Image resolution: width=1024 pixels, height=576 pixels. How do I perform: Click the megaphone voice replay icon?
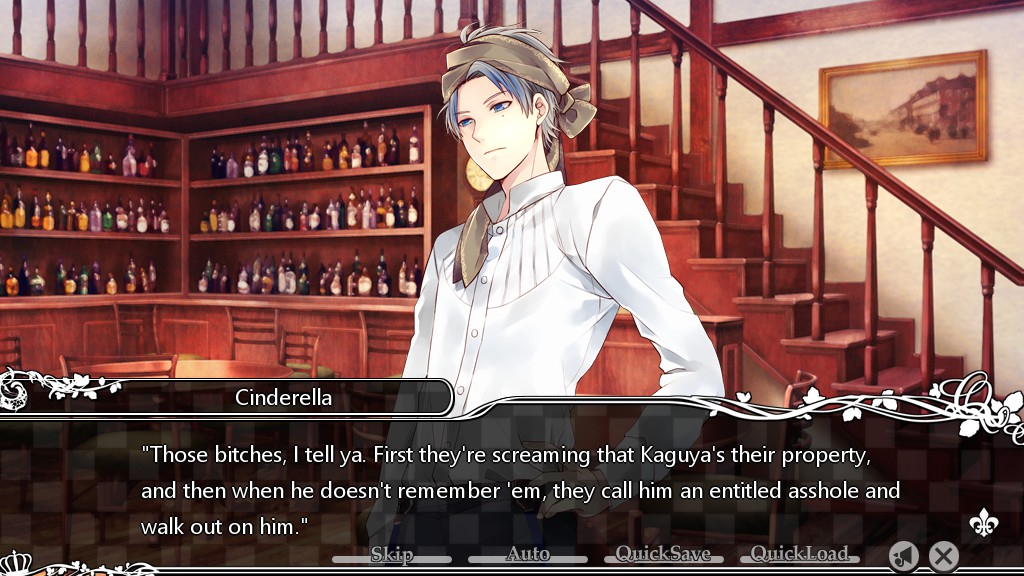tap(904, 556)
